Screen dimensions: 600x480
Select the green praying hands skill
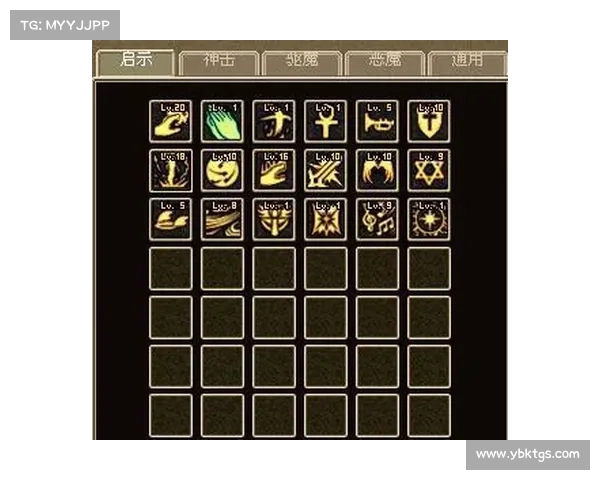(x=222, y=121)
